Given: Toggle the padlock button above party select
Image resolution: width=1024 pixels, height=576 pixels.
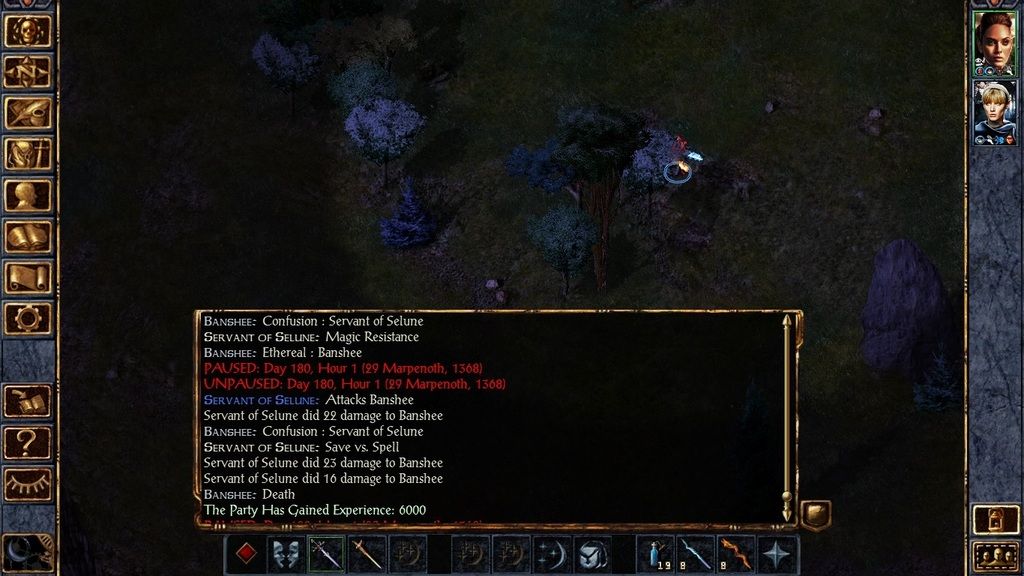Looking at the screenshot, I should 994,518.
